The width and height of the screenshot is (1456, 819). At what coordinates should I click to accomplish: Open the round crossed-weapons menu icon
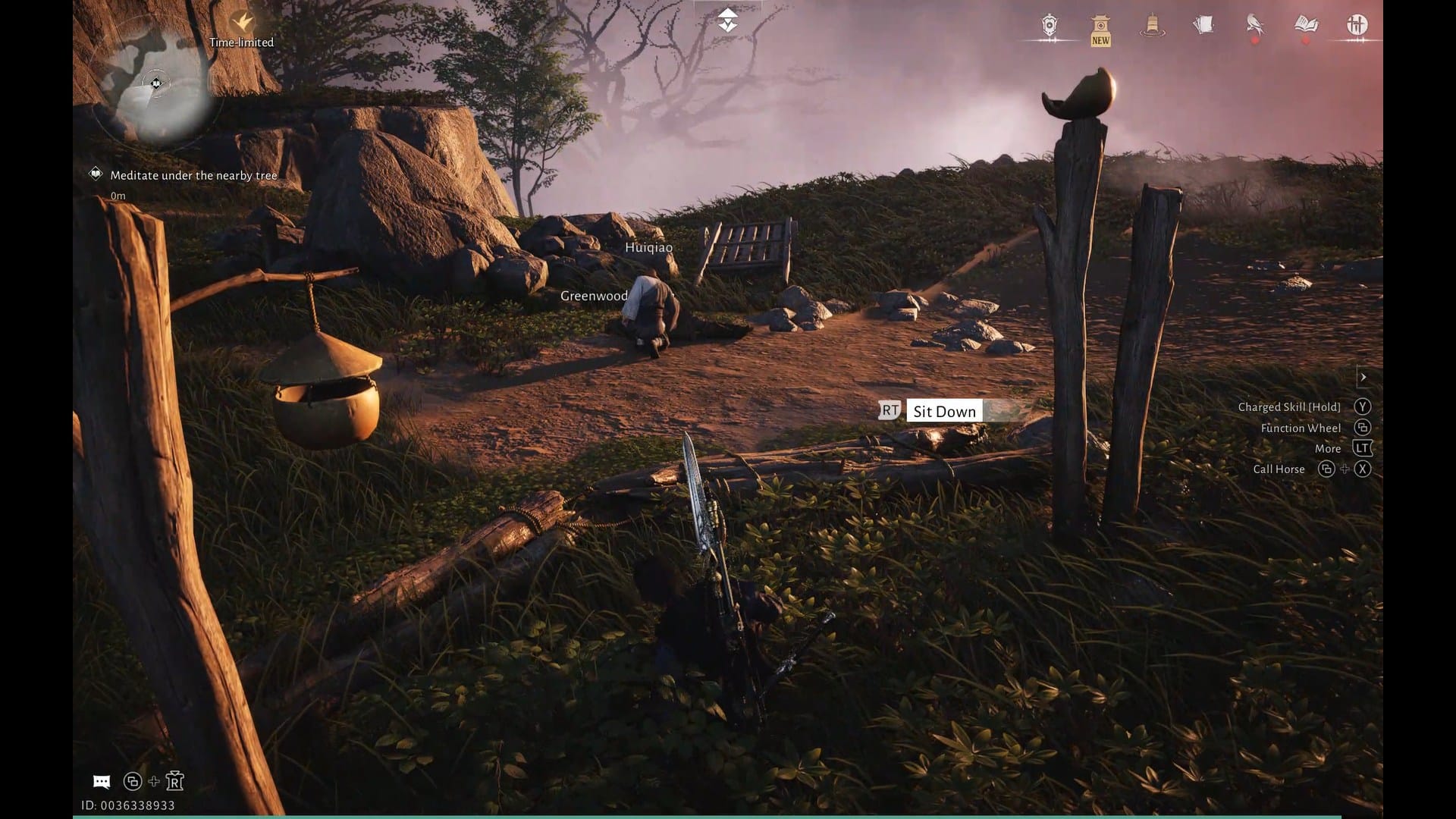[x=1357, y=25]
